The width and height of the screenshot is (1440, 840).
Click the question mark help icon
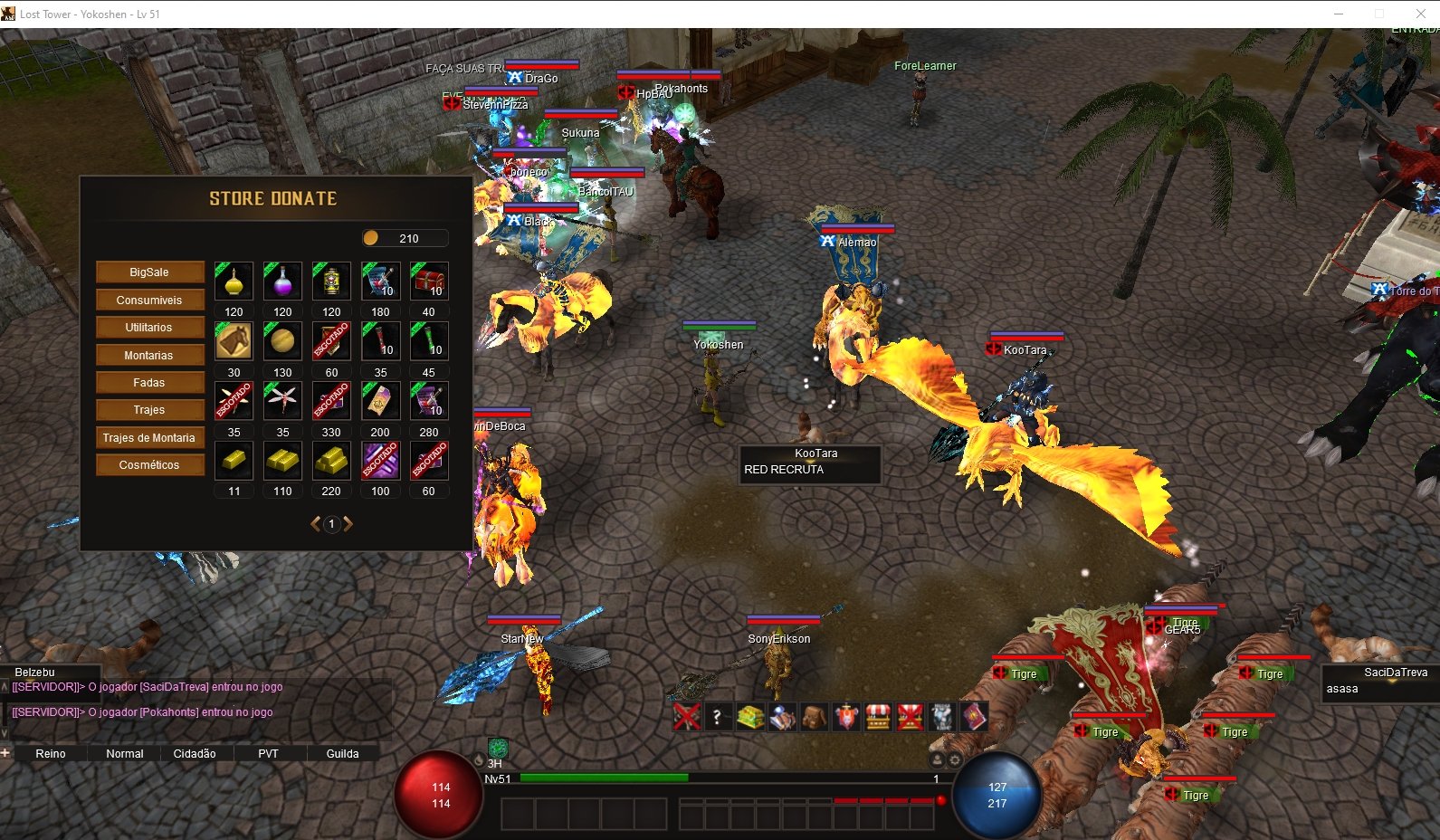coord(717,717)
